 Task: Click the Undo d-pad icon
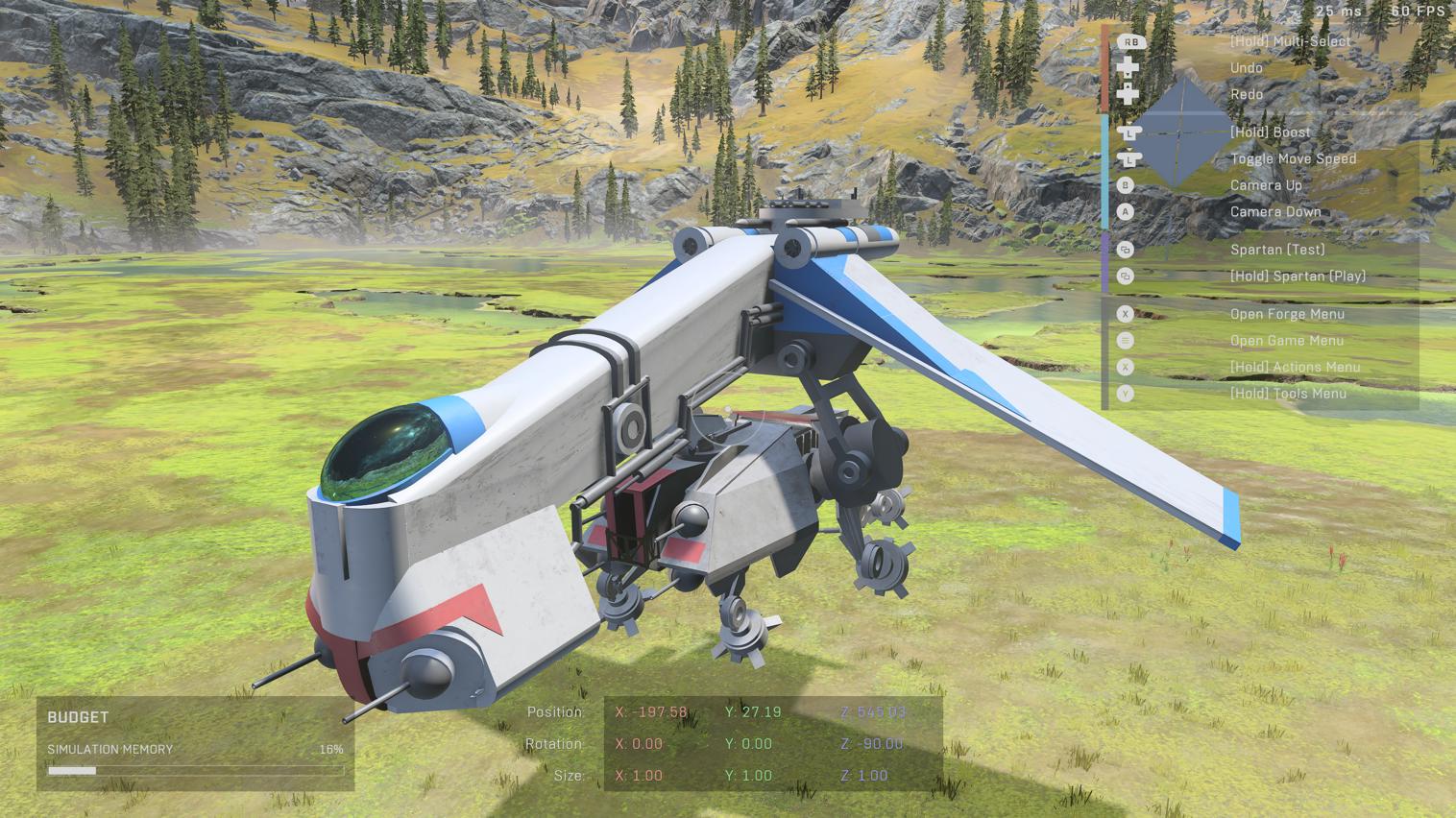[x=1128, y=67]
